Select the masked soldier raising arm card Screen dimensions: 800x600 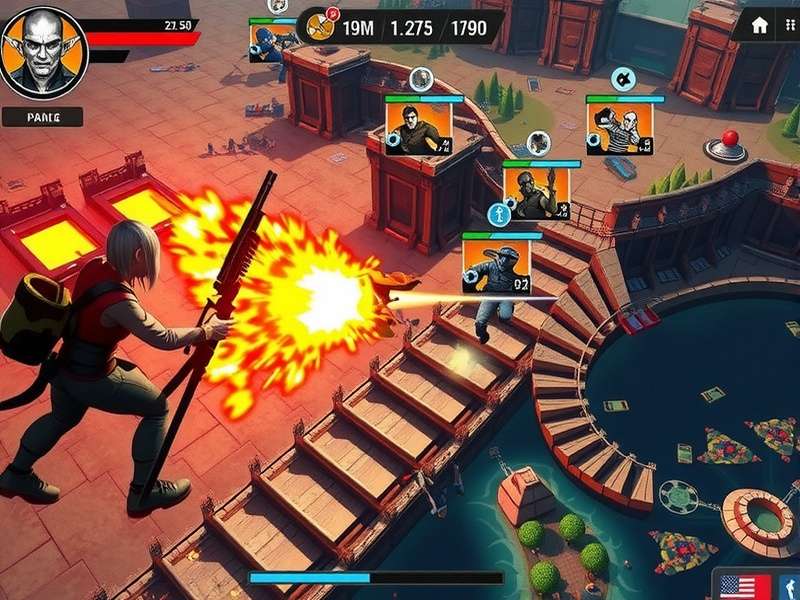pyautogui.click(x=536, y=192)
